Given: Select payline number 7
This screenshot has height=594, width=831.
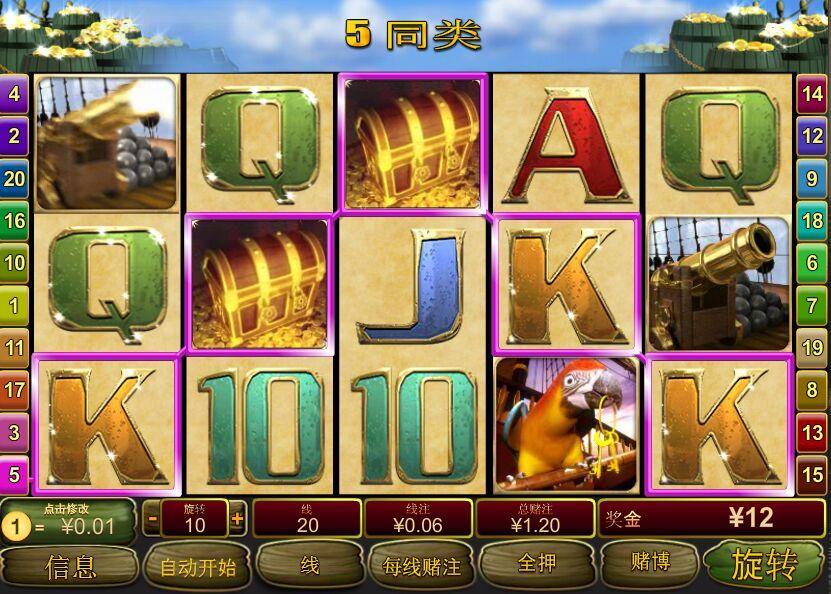Looking at the screenshot, I should tap(814, 305).
